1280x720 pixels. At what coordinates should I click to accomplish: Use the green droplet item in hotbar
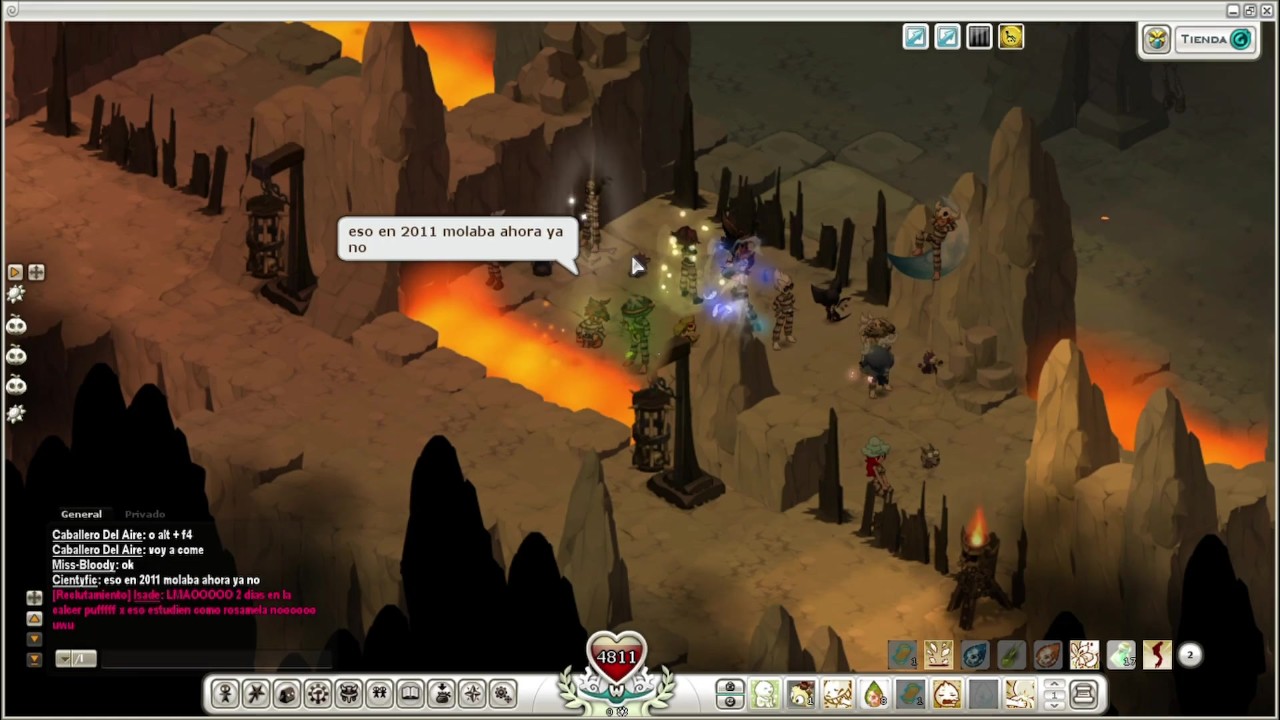pyautogui.click(x=874, y=694)
